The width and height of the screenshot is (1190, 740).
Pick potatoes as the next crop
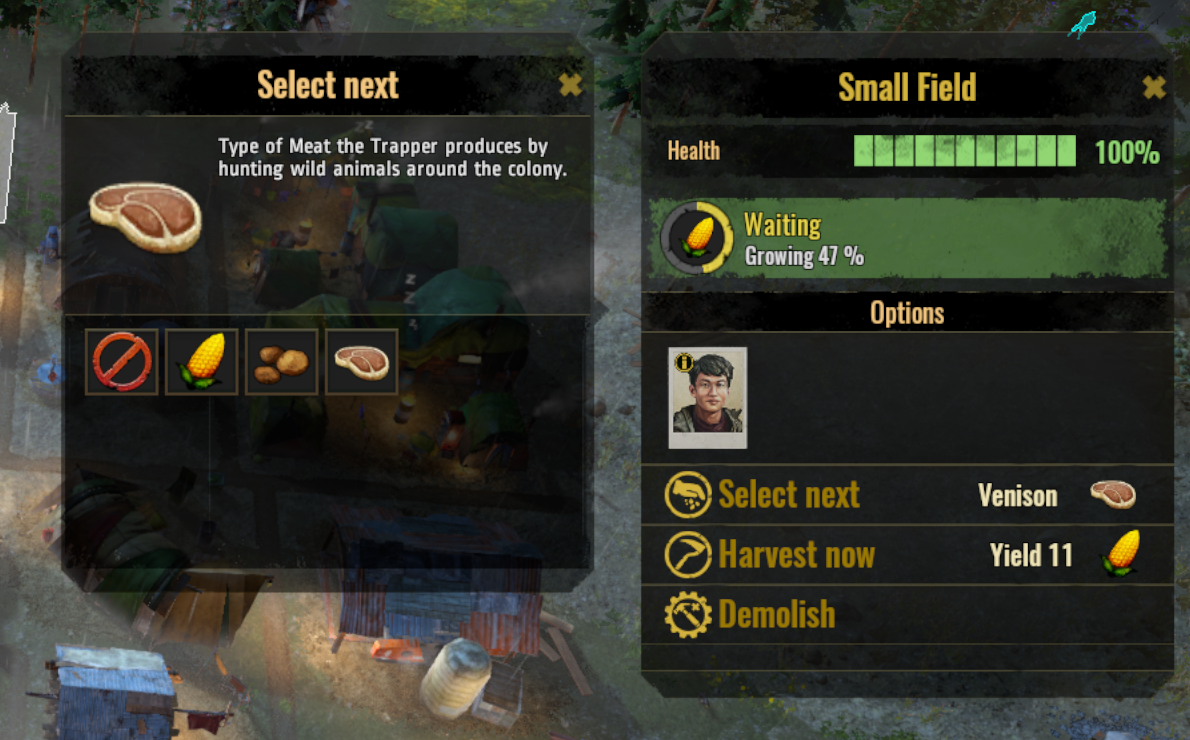(x=281, y=361)
